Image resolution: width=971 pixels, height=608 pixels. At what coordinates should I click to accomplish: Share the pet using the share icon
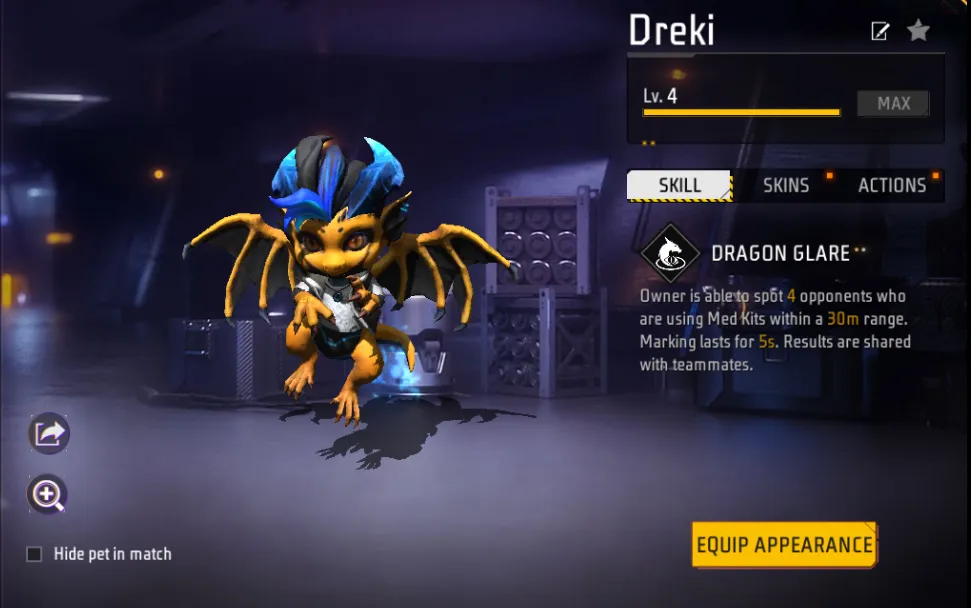(x=48, y=433)
